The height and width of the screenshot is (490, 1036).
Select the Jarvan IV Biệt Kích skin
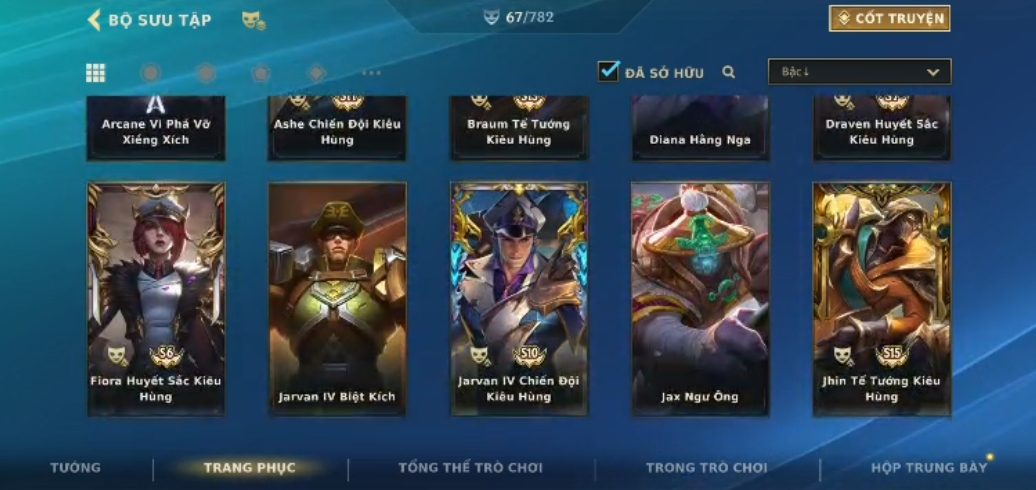[337, 298]
